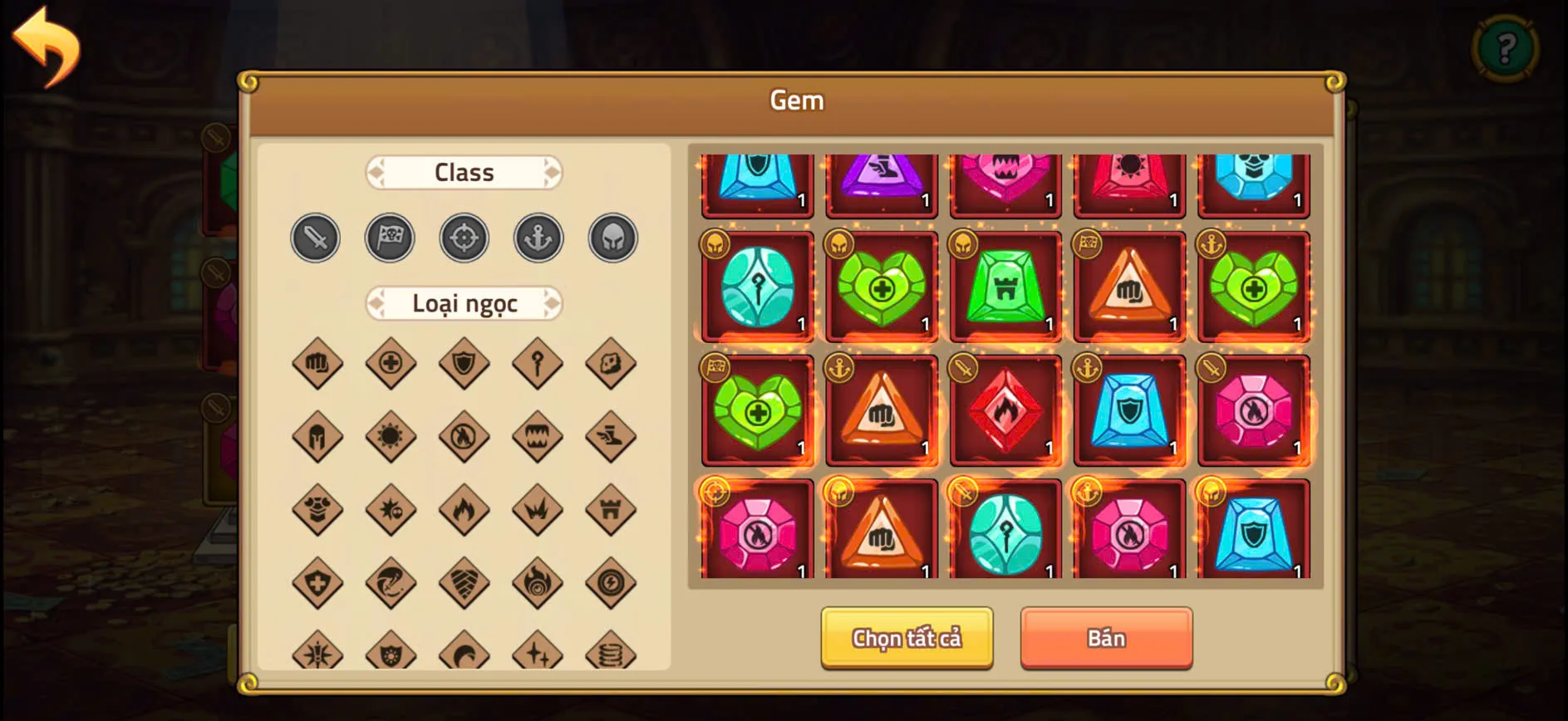1568x721 pixels.
Task: Select the crosshair class filter
Action: 464,238
